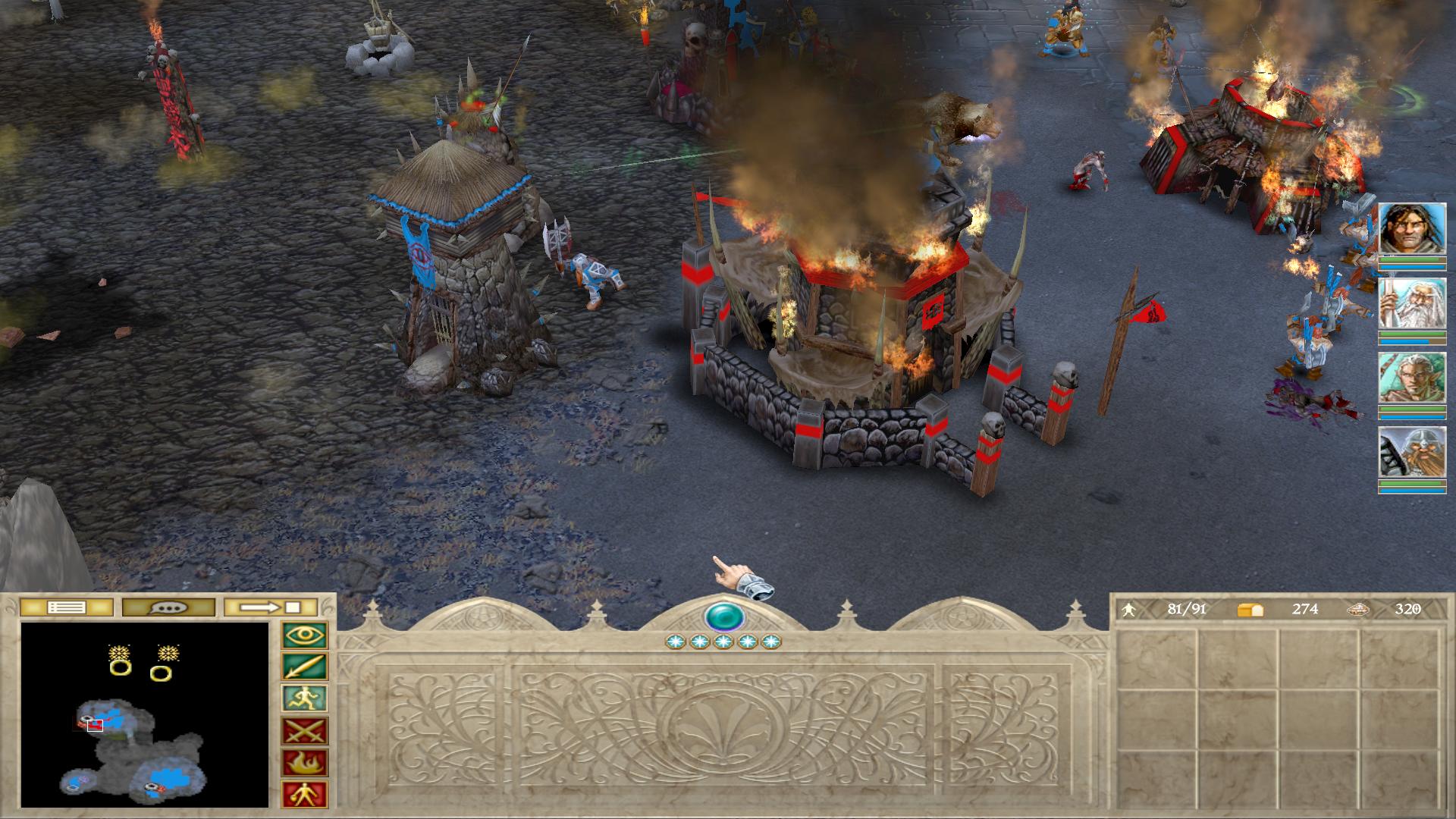The height and width of the screenshot is (819, 1456).
Task: Activate the flame command icon
Action: click(305, 763)
